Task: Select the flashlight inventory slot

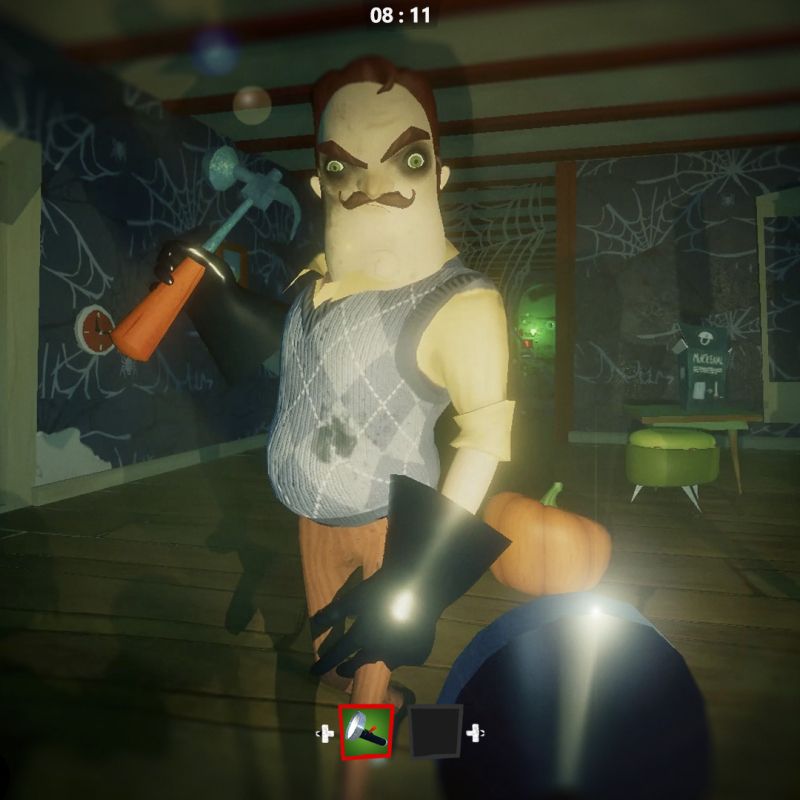Action: pyautogui.click(x=366, y=731)
